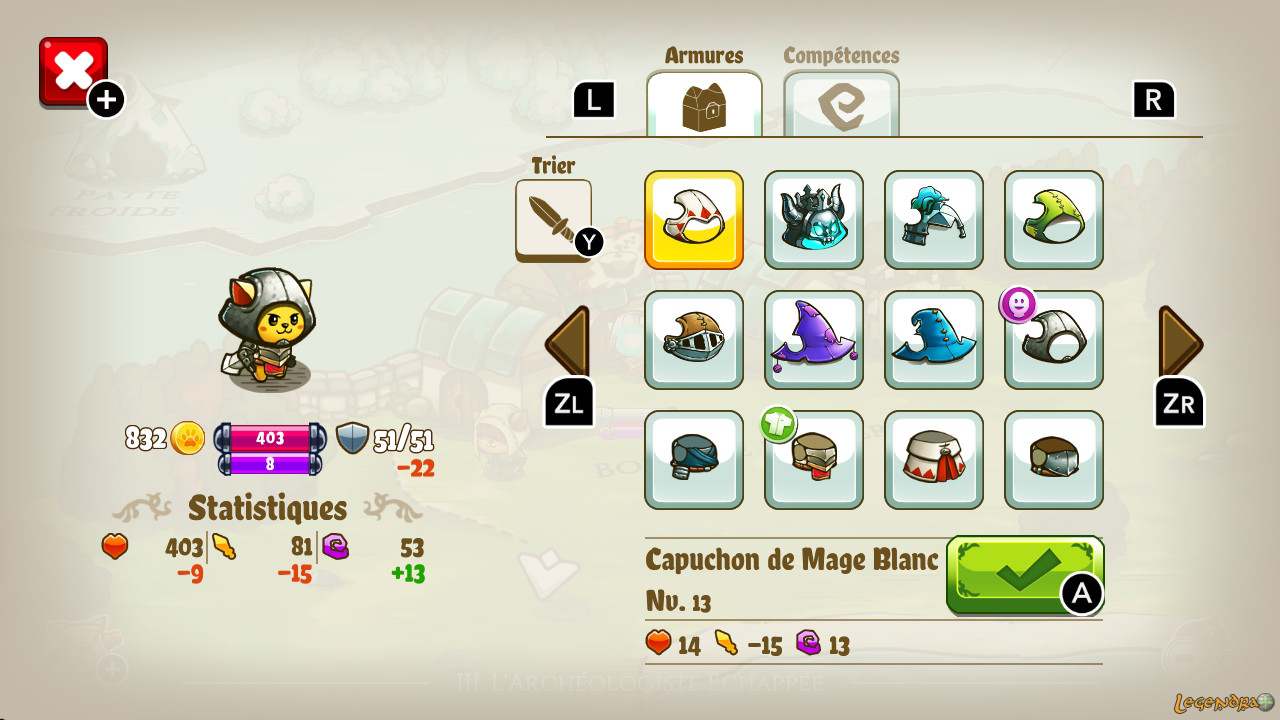Go to previous page with left arrow

(x=567, y=343)
